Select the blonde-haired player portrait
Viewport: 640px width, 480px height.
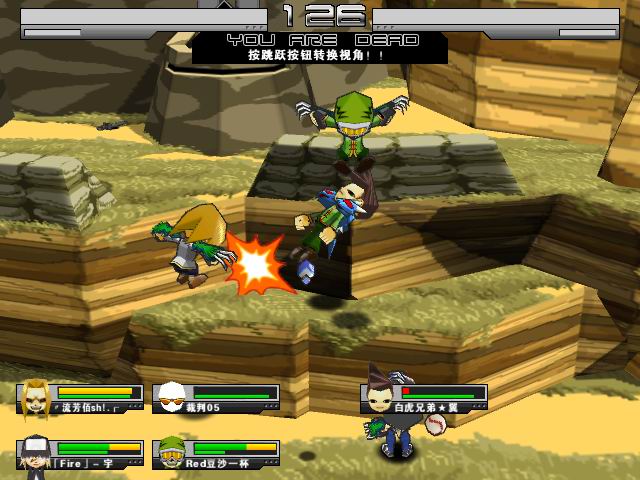(36, 398)
